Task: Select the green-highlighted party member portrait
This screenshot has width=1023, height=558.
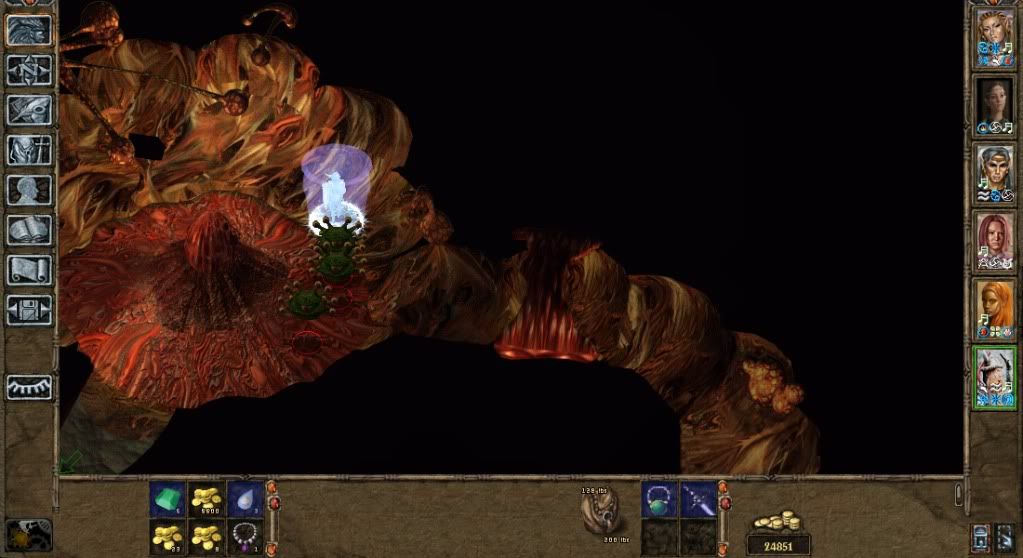Action: tap(995, 376)
